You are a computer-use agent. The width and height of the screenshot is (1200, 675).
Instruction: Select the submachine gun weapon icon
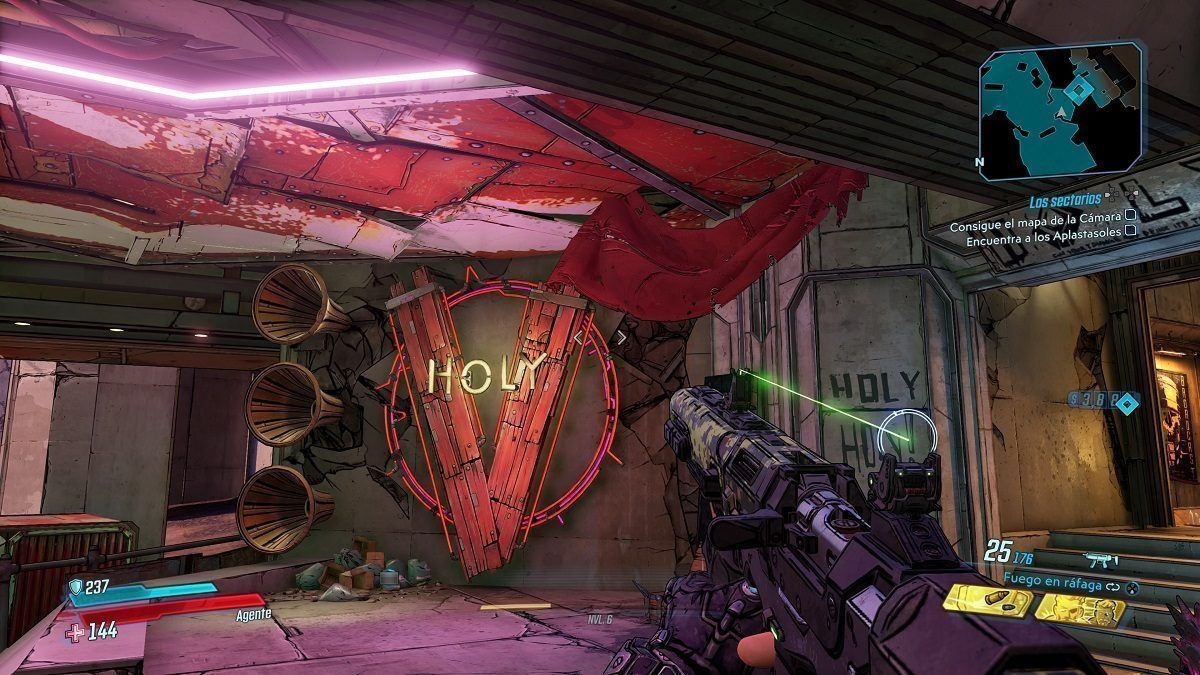[1101, 561]
